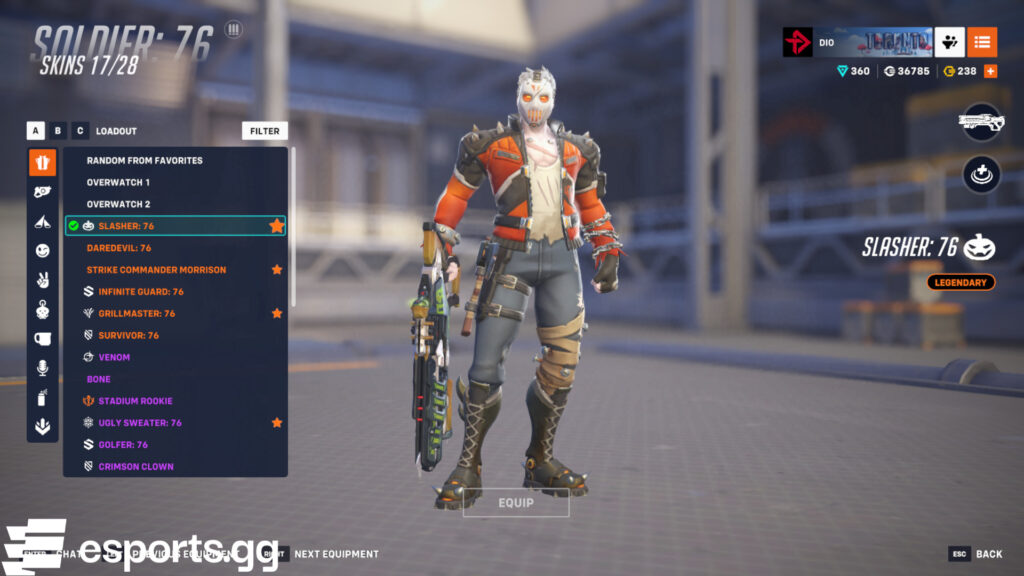Open the orange menu button top right
Image resolution: width=1024 pixels, height=576 pixels.
[x=982, y=42]
